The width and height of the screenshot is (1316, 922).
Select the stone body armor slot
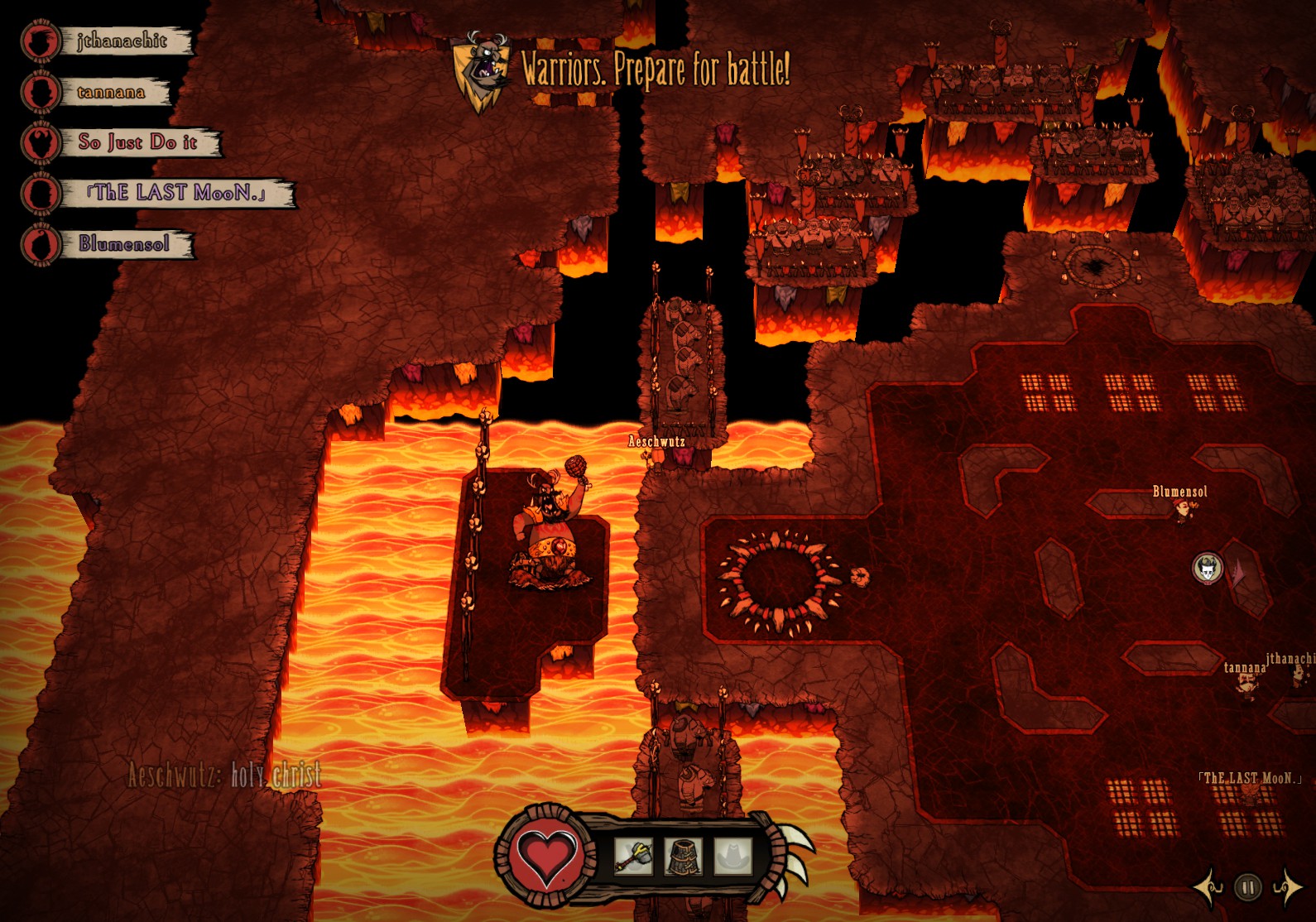(x=684, y=856)
